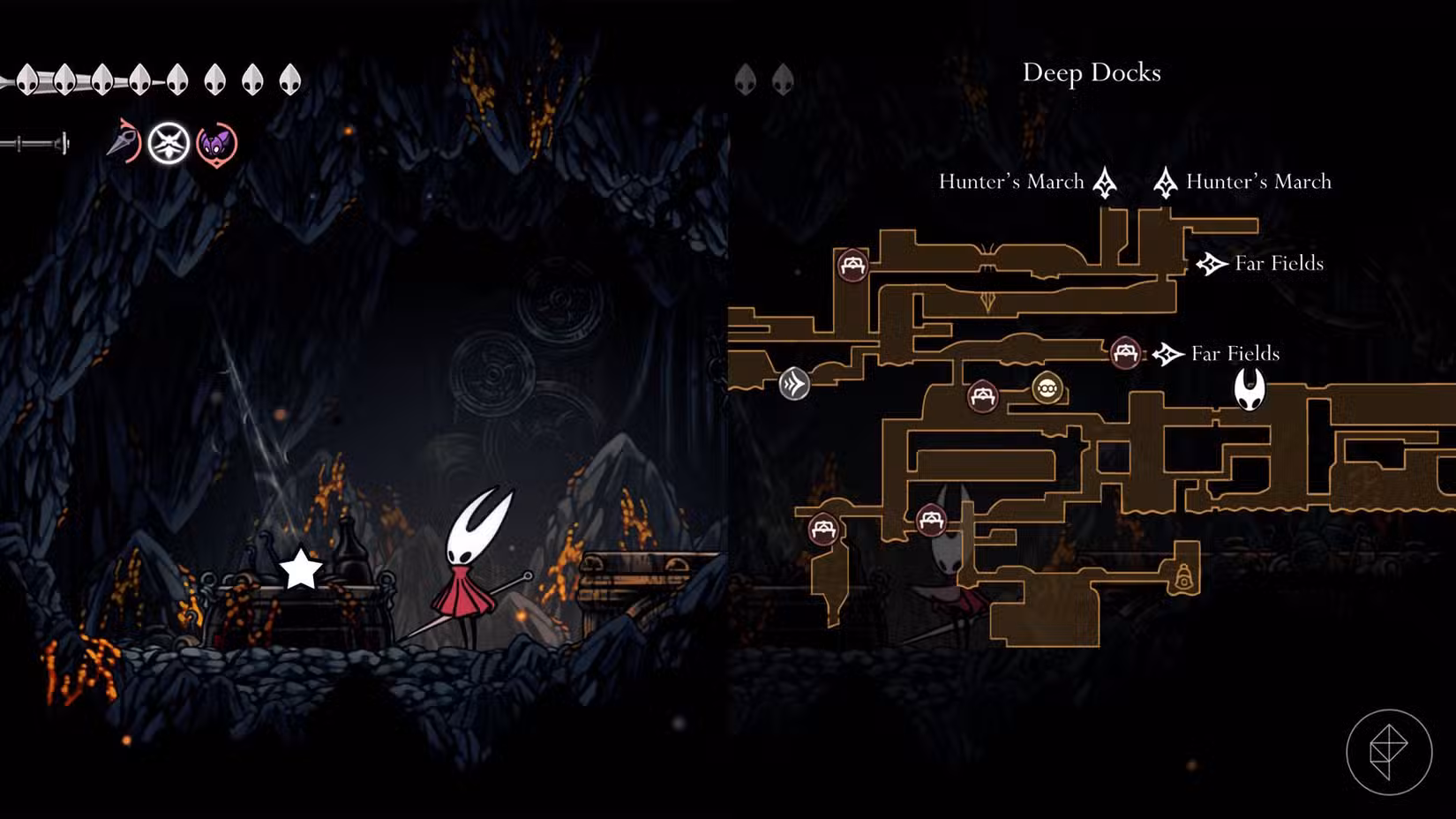
Task: Select the bench marker beside the gold beads marker
Action: click(x=982, y=395)
